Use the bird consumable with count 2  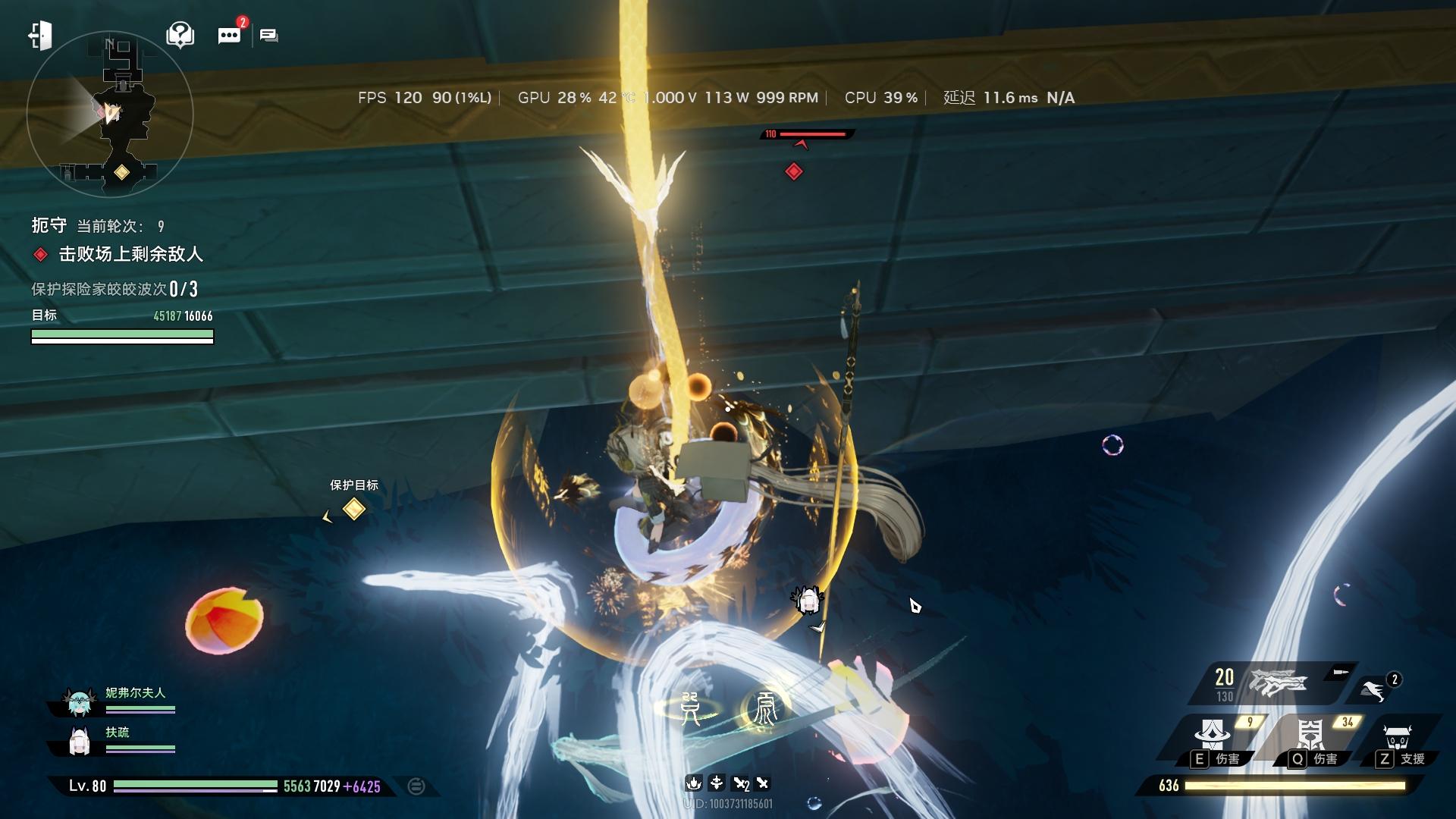tap(1373, 690)
